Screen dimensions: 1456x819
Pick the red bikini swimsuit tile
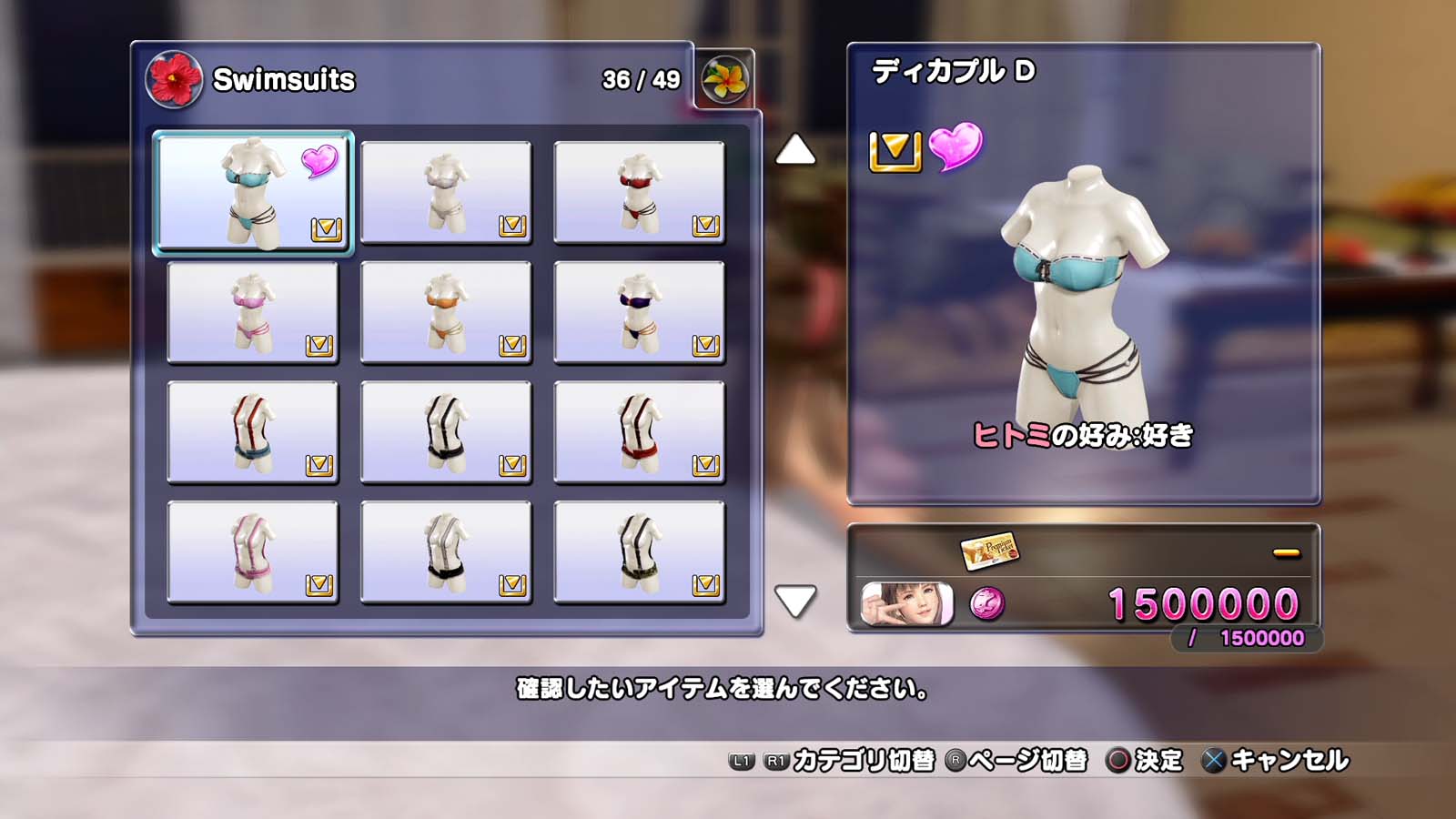[x=639, y=192]
